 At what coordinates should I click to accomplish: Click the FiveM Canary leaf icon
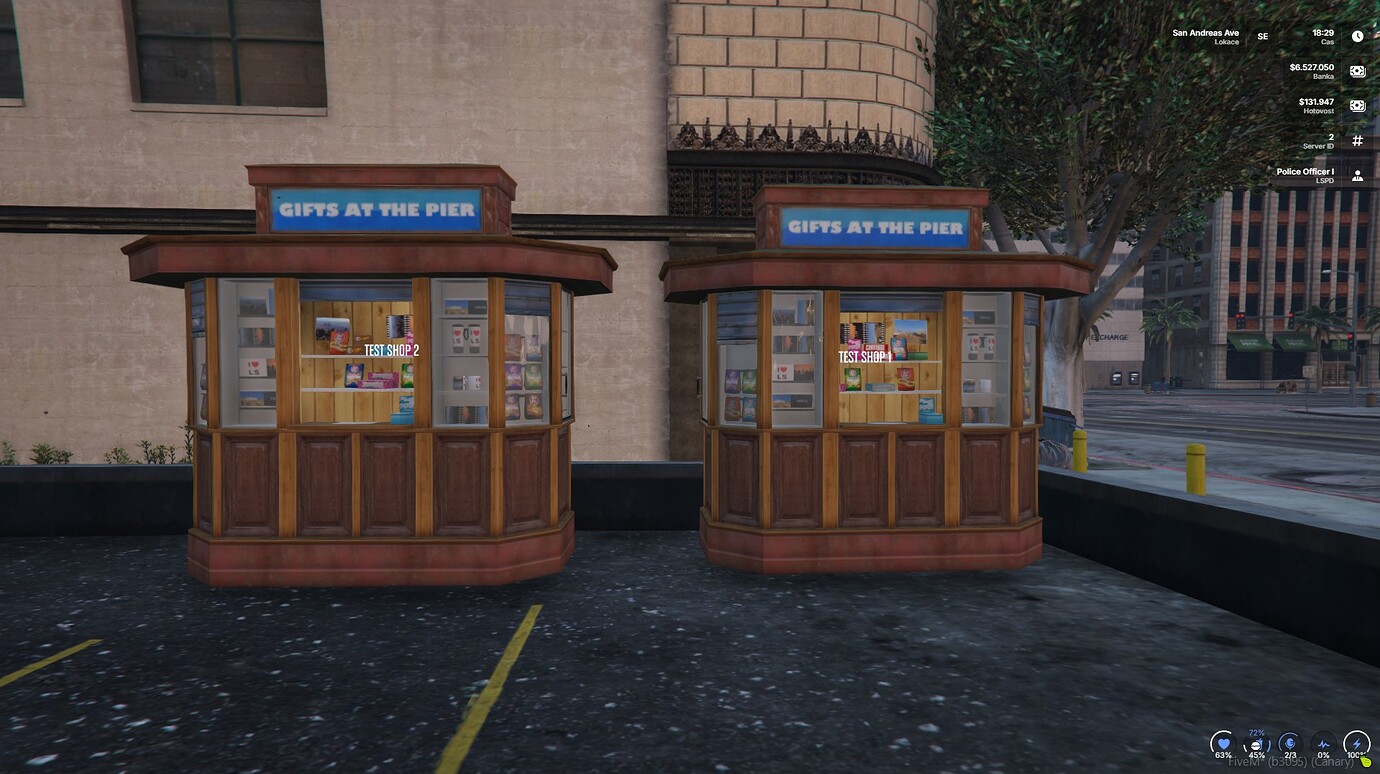[1366, 761]
